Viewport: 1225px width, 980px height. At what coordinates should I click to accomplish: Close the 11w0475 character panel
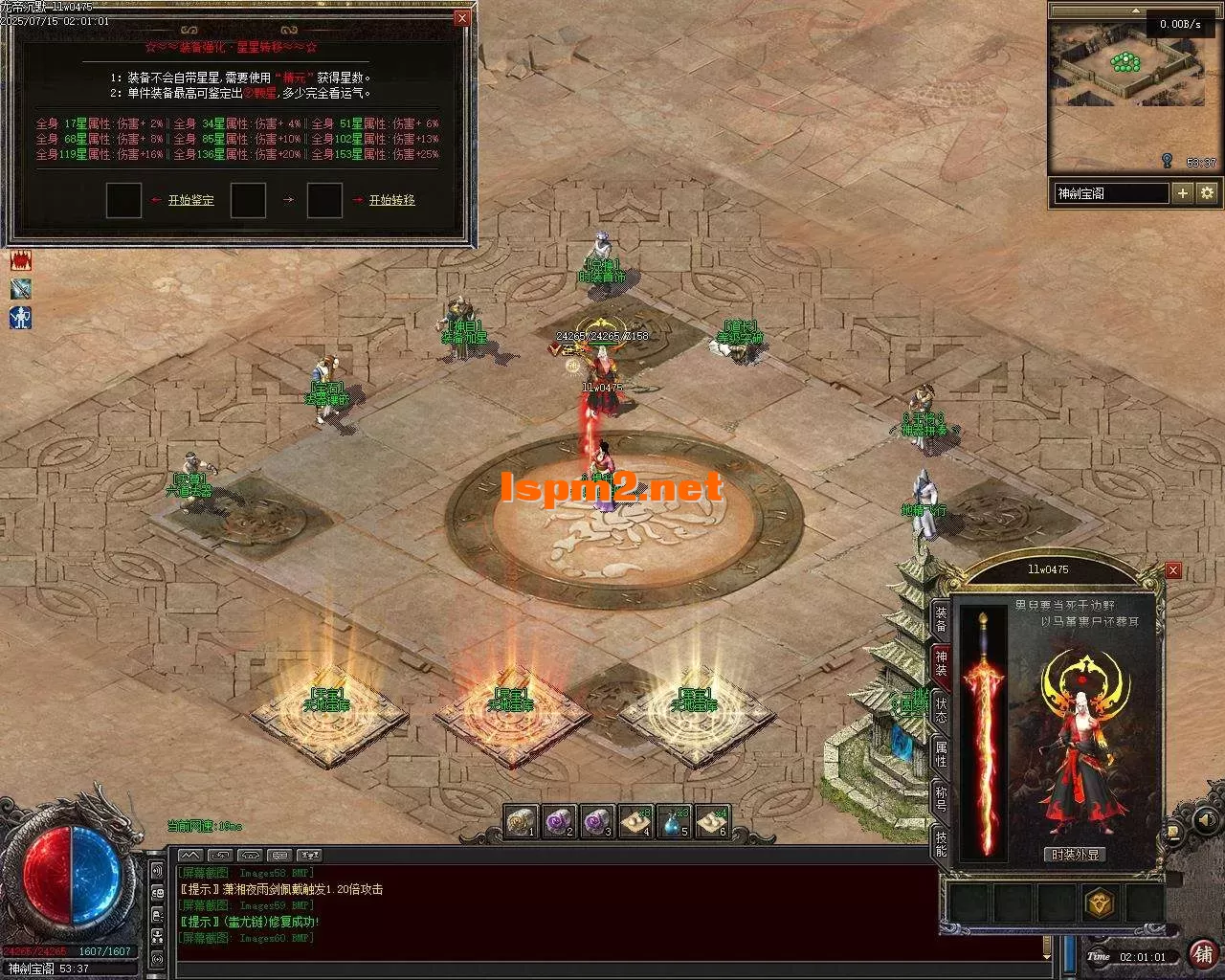click(x=1173, y=570)
